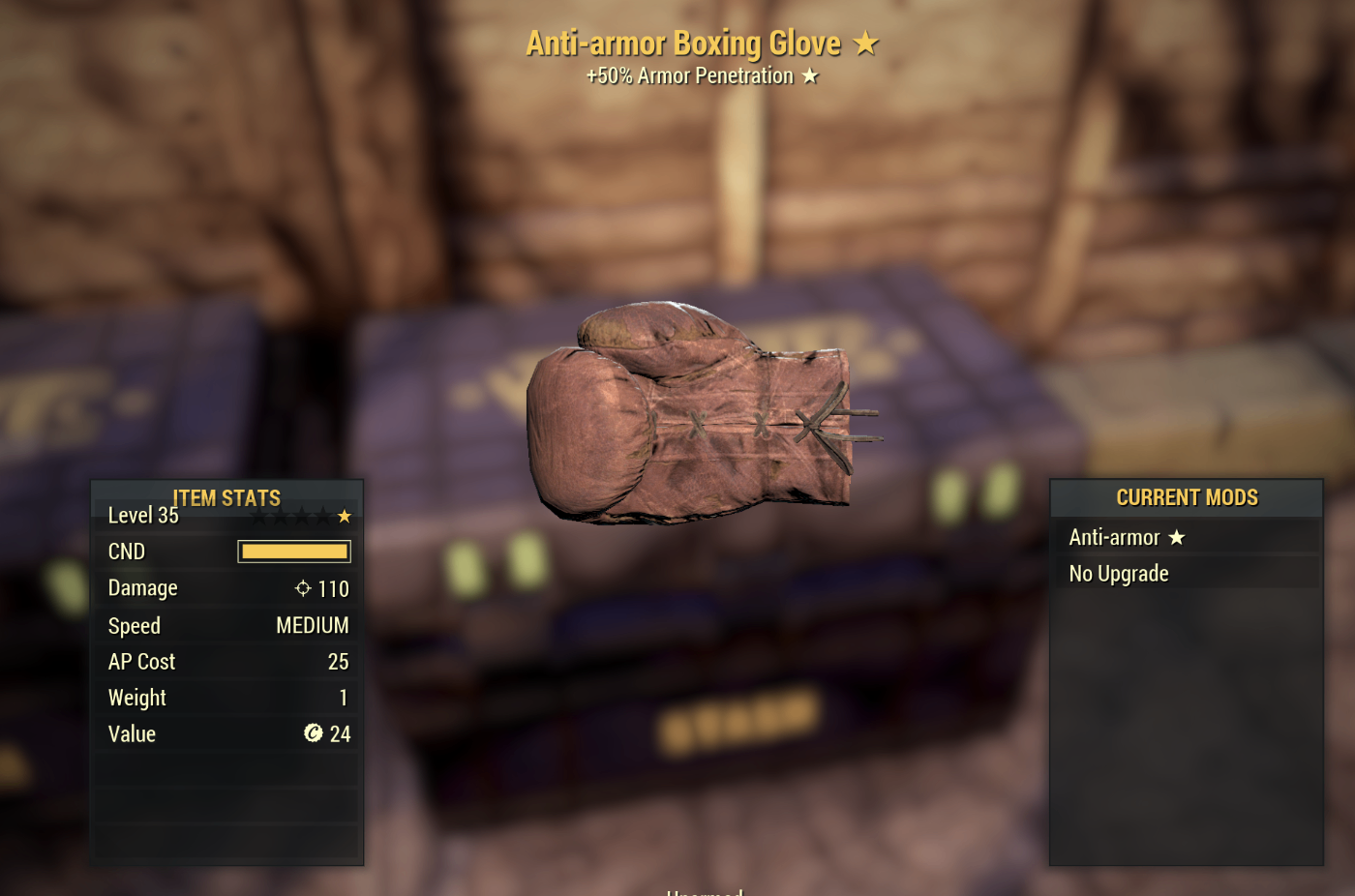This screenshot has width=1355, height=896.
Task: Select the Anti-armor mod entry
Action: pyautogui.click(x=1114, y=537)
